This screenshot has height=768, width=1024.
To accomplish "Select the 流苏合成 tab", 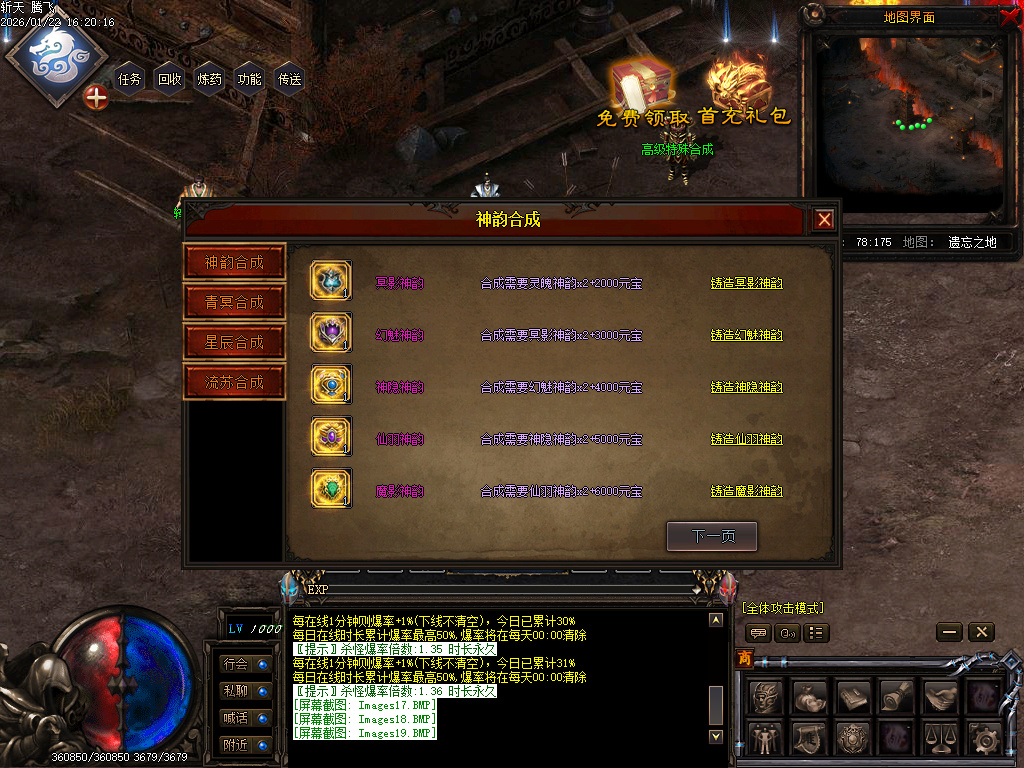I will click(x=235, y=382).
